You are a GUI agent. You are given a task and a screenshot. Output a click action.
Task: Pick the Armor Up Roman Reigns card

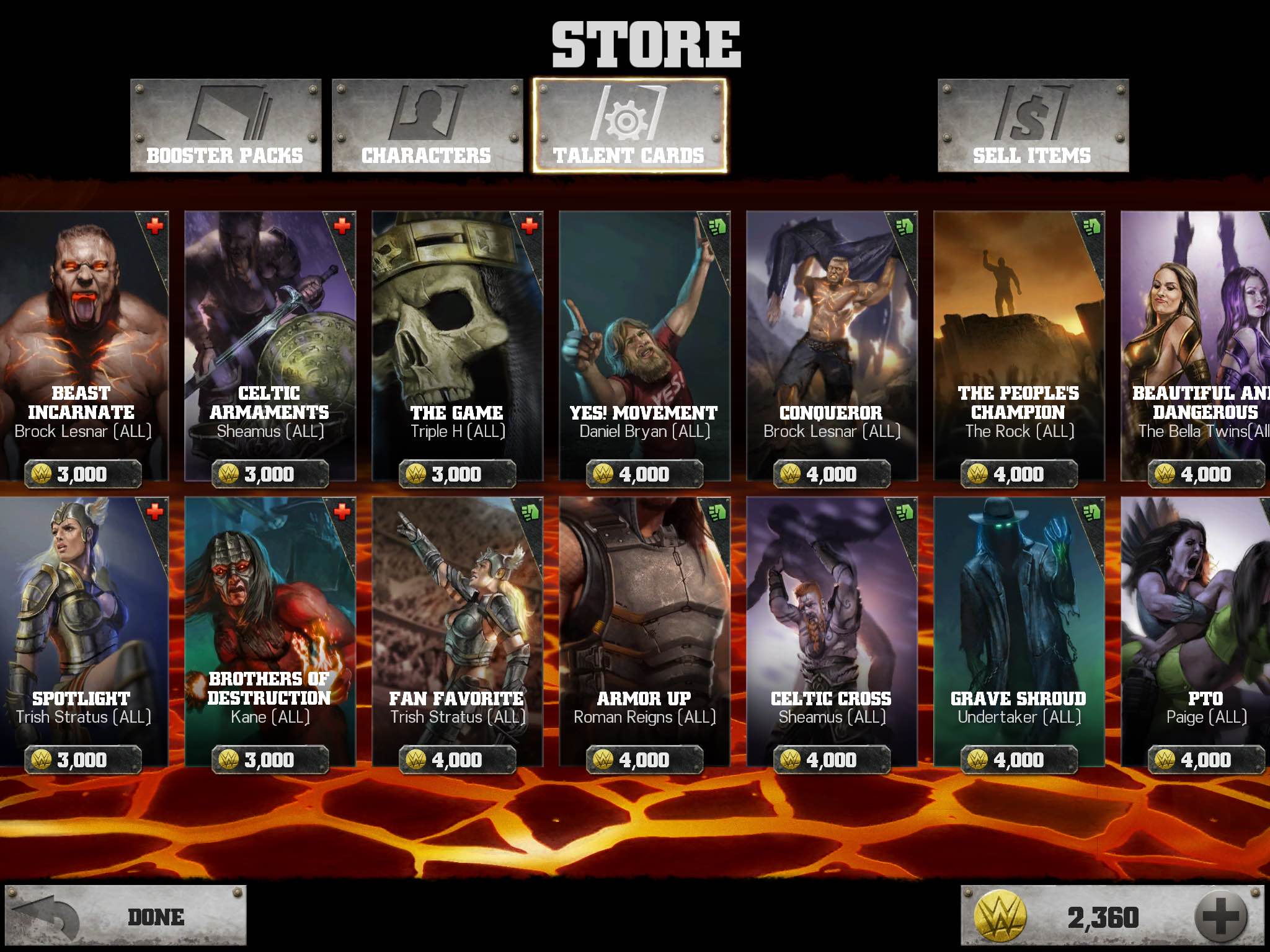point(644,631)
